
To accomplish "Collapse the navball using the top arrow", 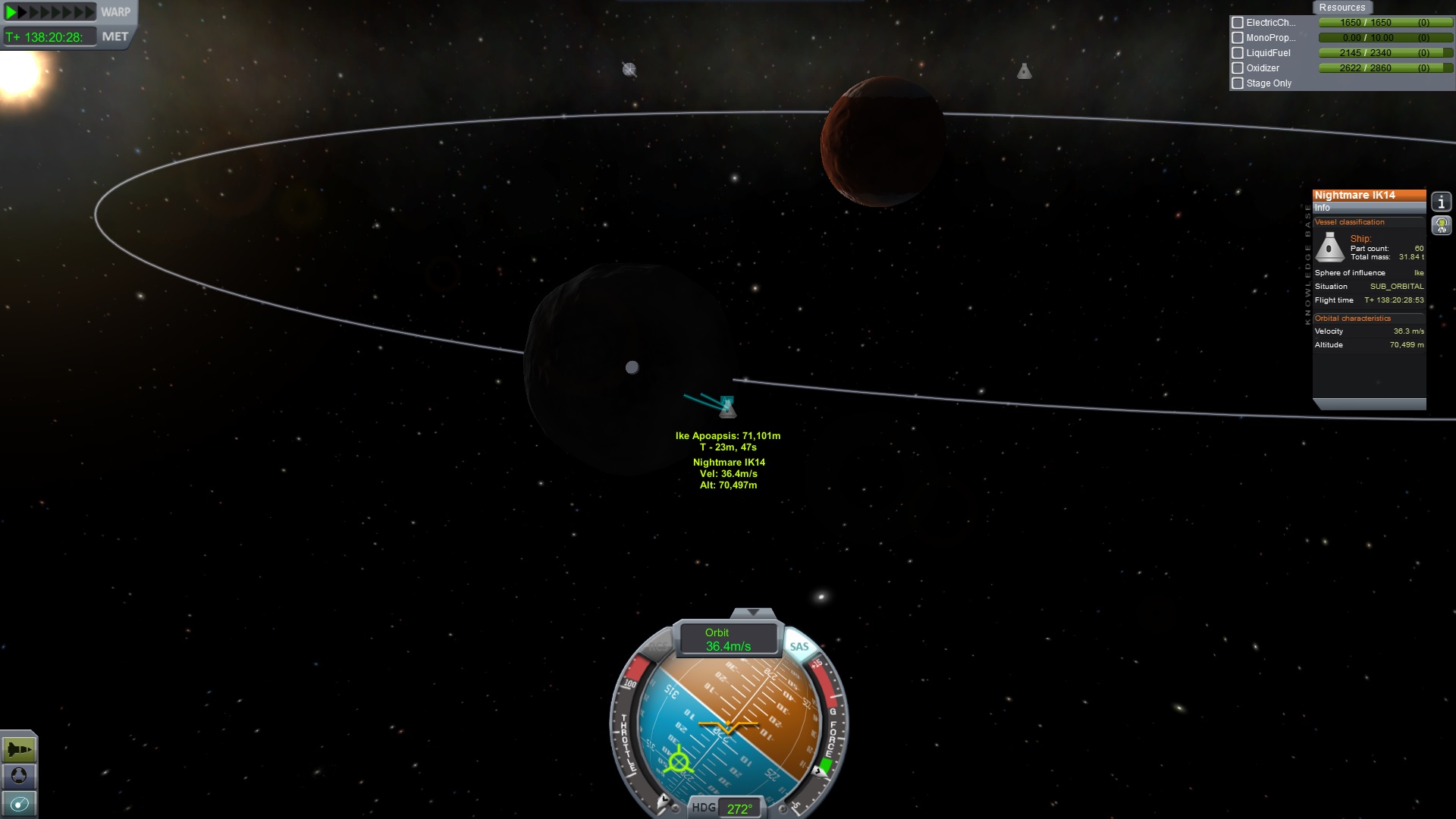I will click(x=752, y=612).
